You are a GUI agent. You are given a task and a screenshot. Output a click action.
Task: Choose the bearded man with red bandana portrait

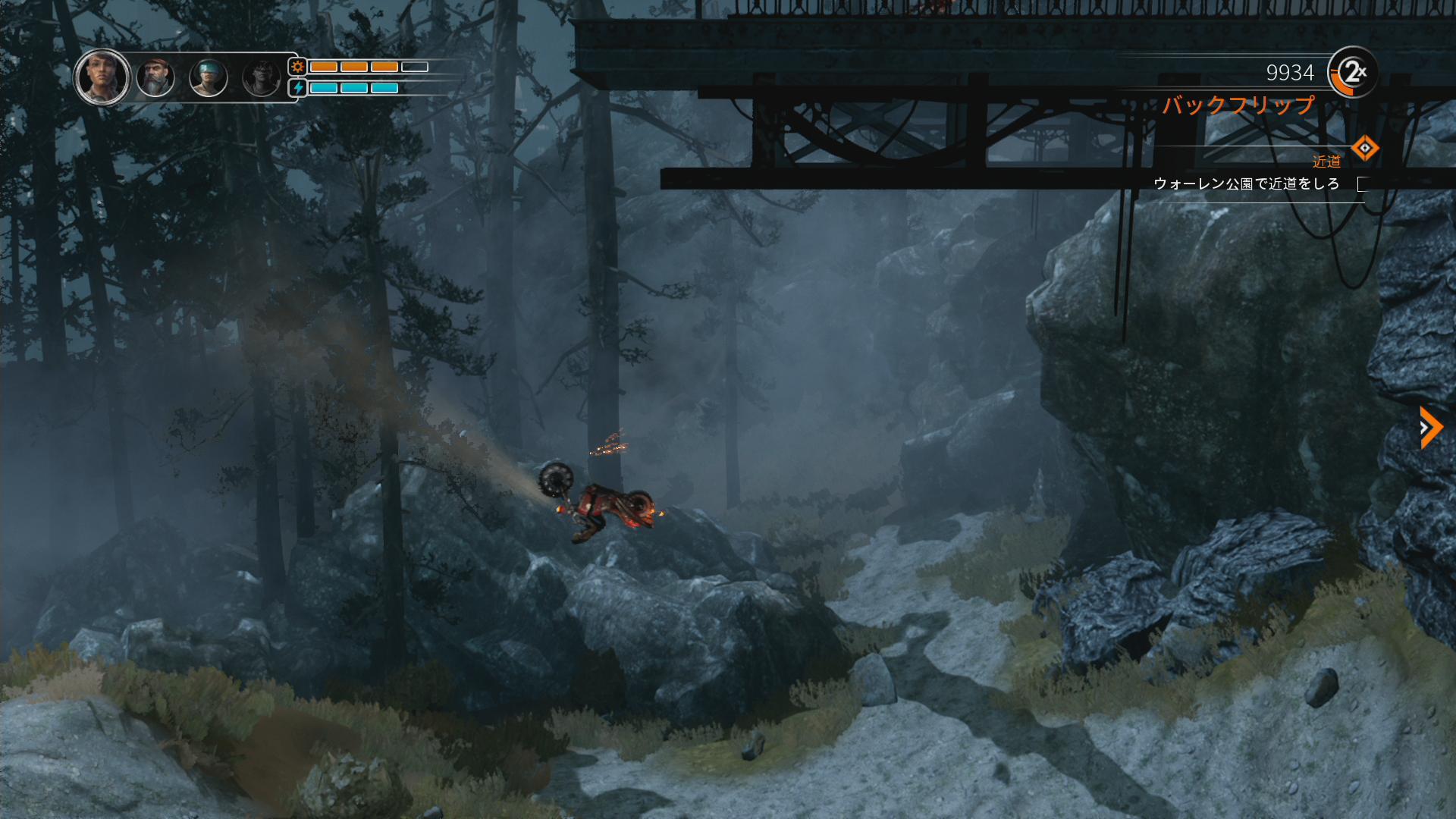pos(155,77)
